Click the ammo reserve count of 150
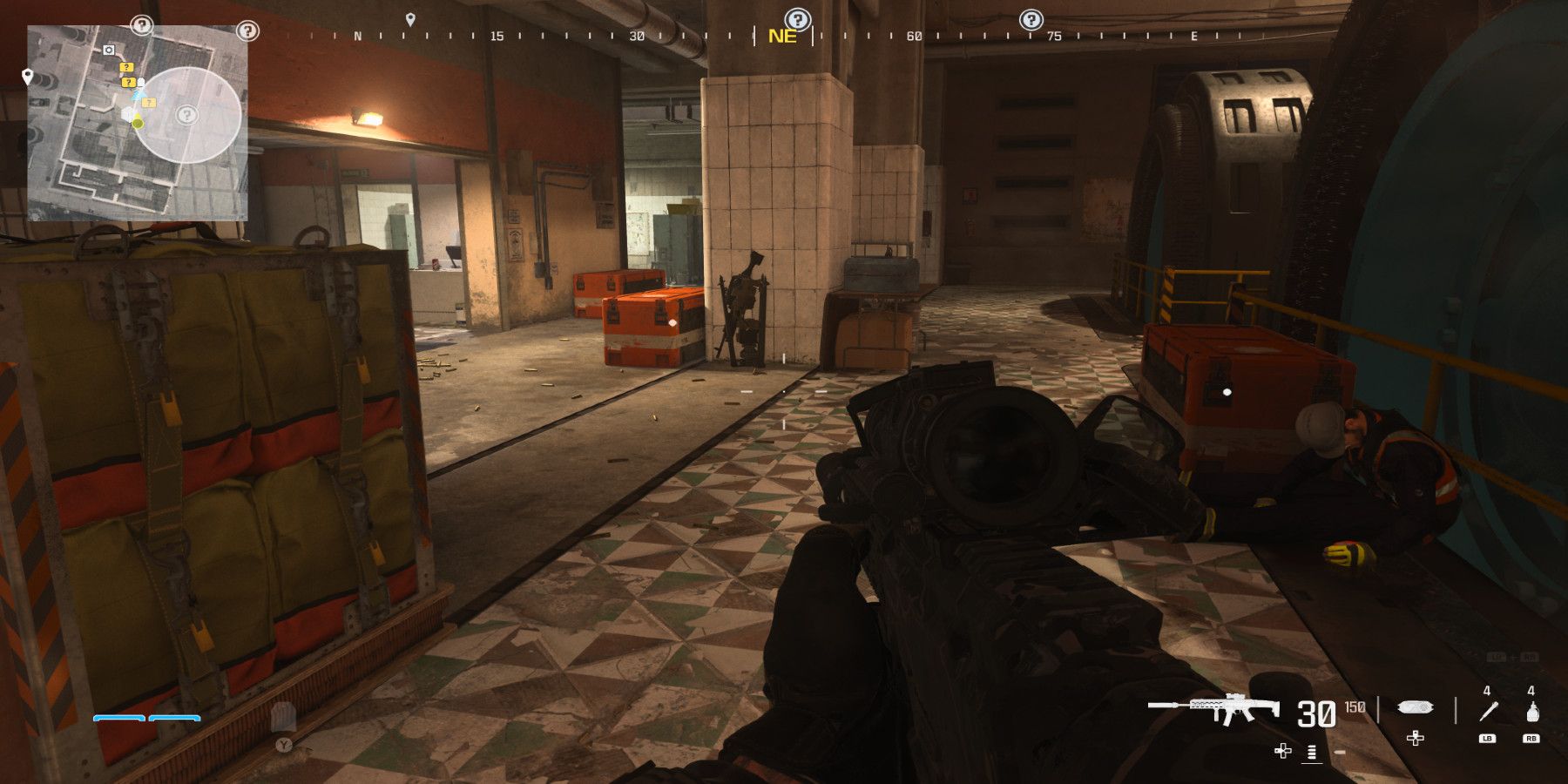 [1353, 707]
